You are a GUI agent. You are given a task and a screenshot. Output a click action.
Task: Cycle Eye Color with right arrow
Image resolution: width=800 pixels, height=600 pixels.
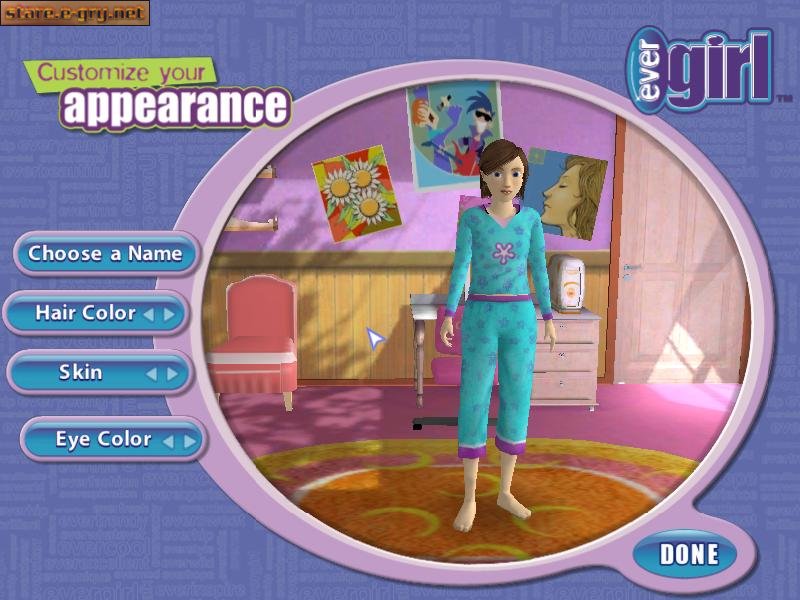click(188, 440)
